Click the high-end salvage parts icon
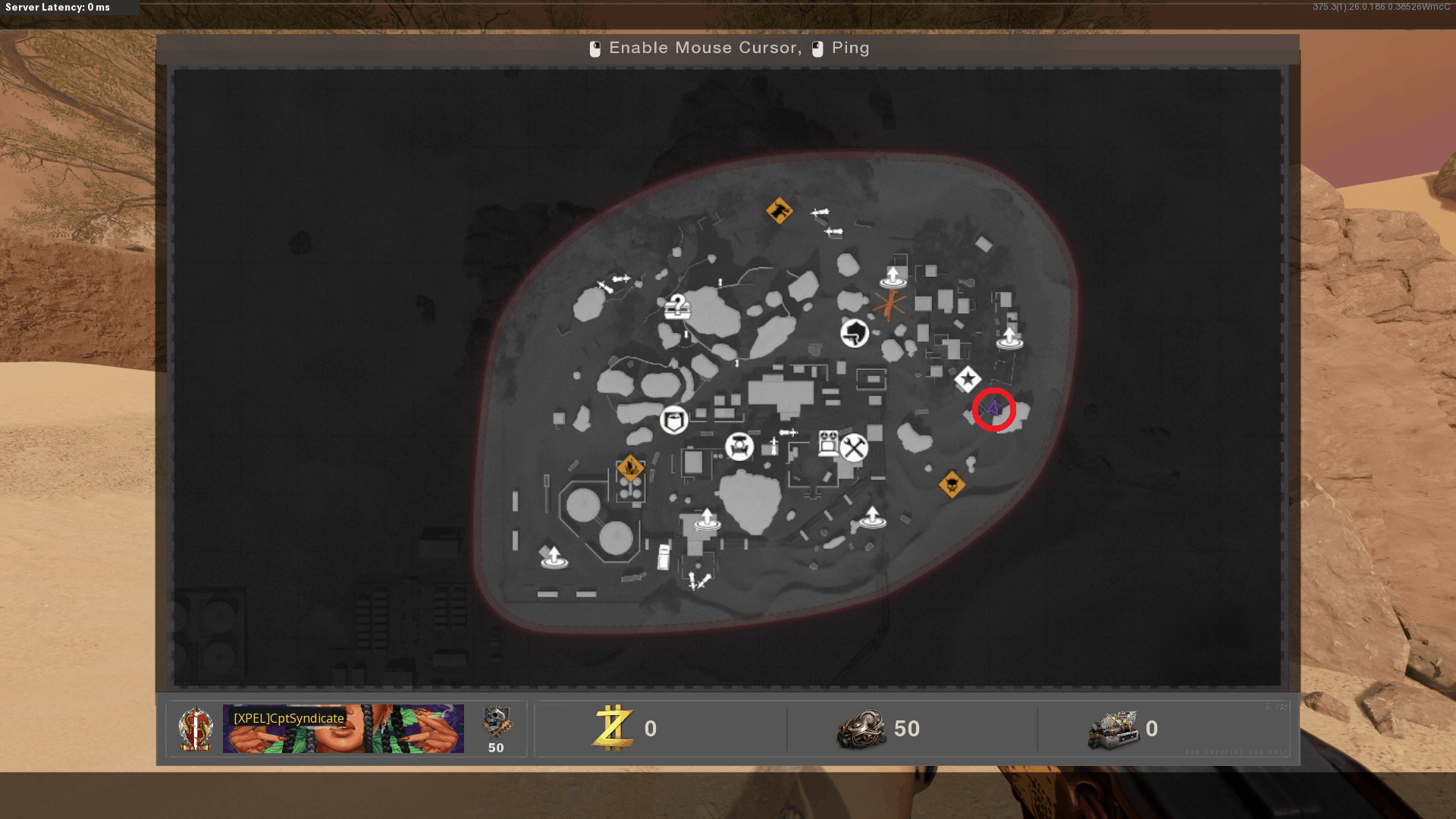 [x=1112, y=730]
